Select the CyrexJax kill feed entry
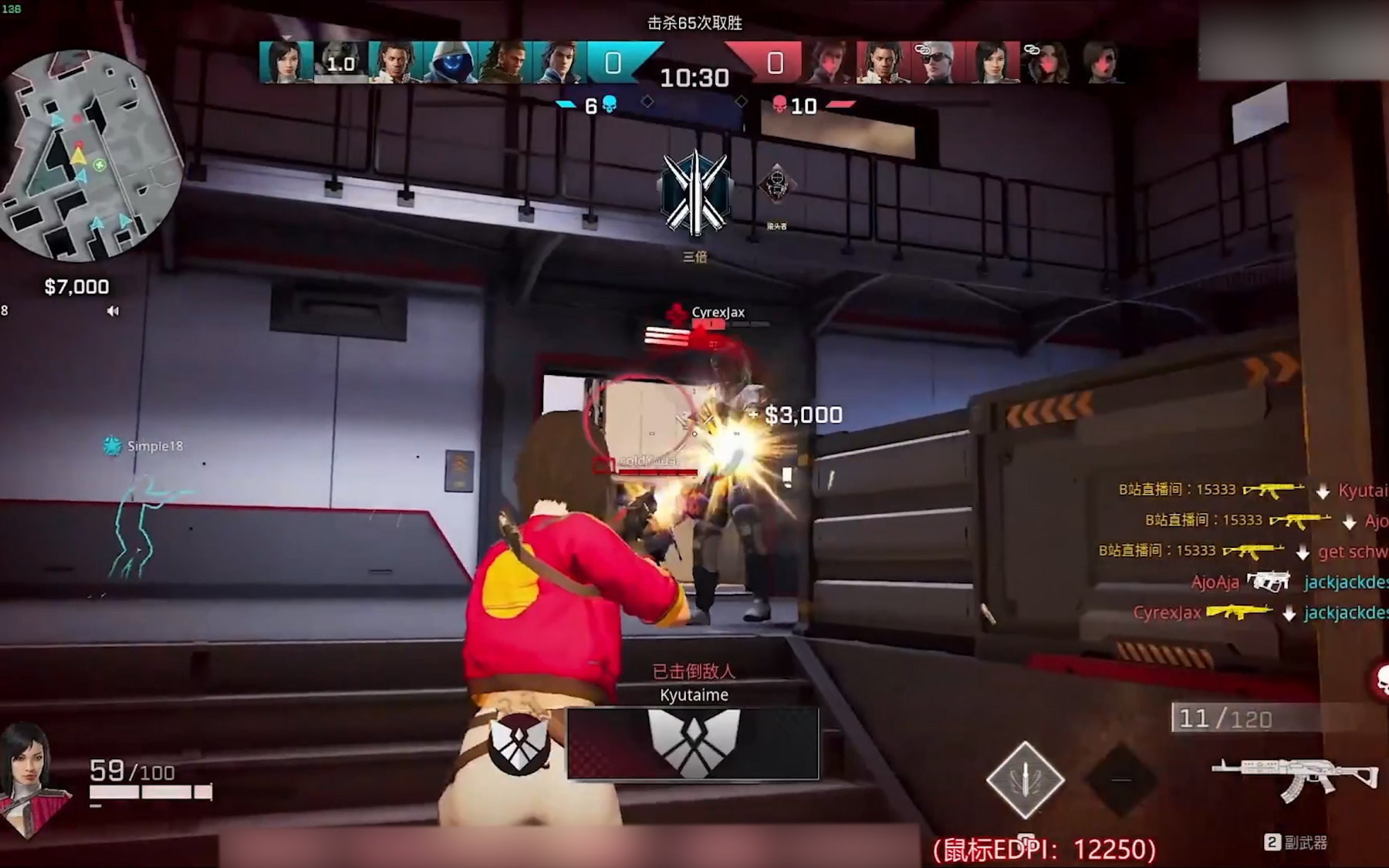Screen dimensions: 1389x868 click(1259, 613)
